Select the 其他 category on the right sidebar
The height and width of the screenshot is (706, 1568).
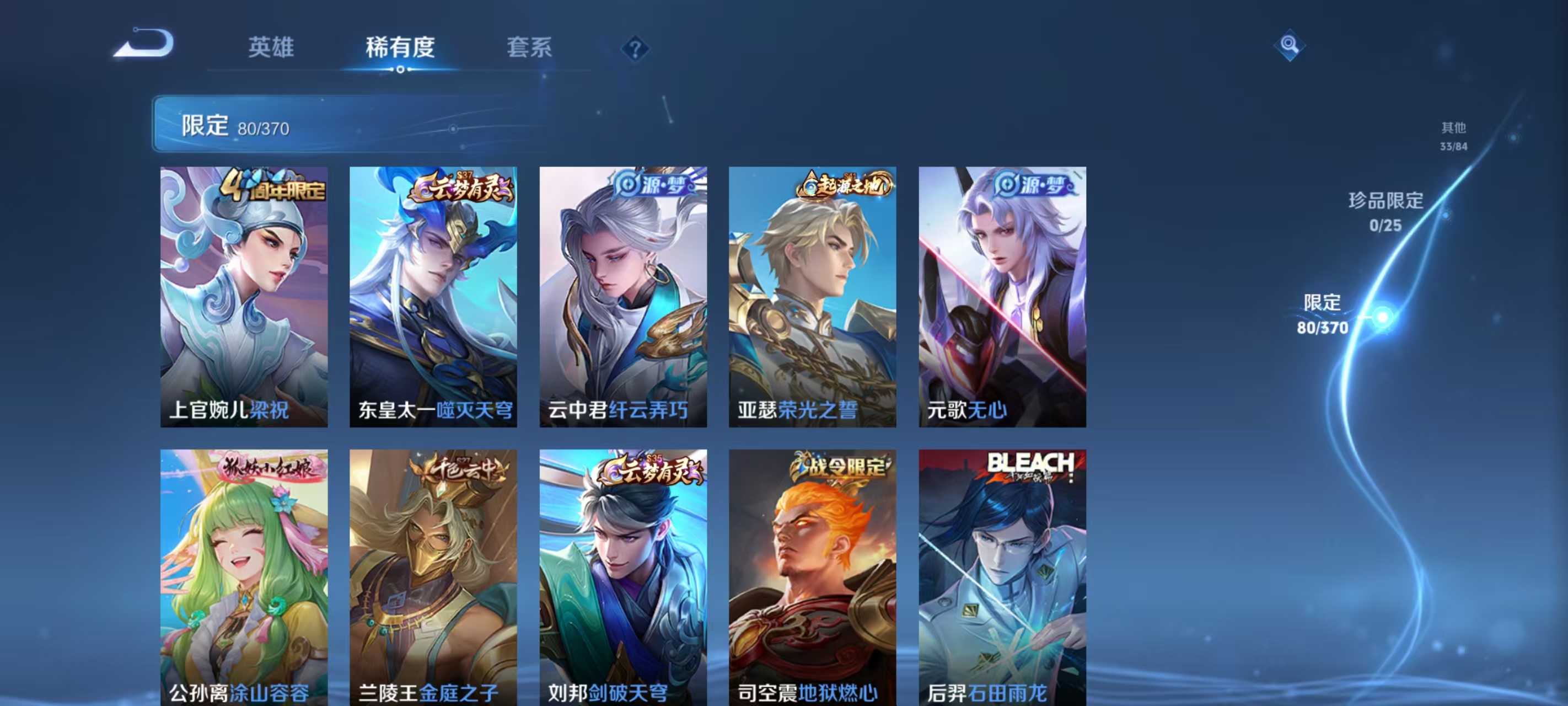1456,135
